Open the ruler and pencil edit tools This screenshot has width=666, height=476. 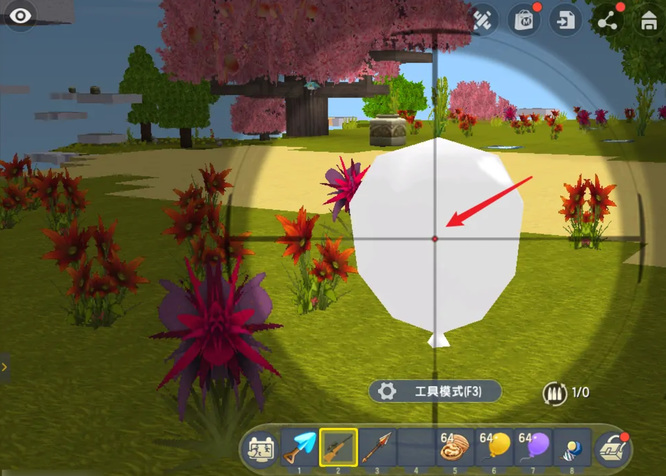point(482,19)
